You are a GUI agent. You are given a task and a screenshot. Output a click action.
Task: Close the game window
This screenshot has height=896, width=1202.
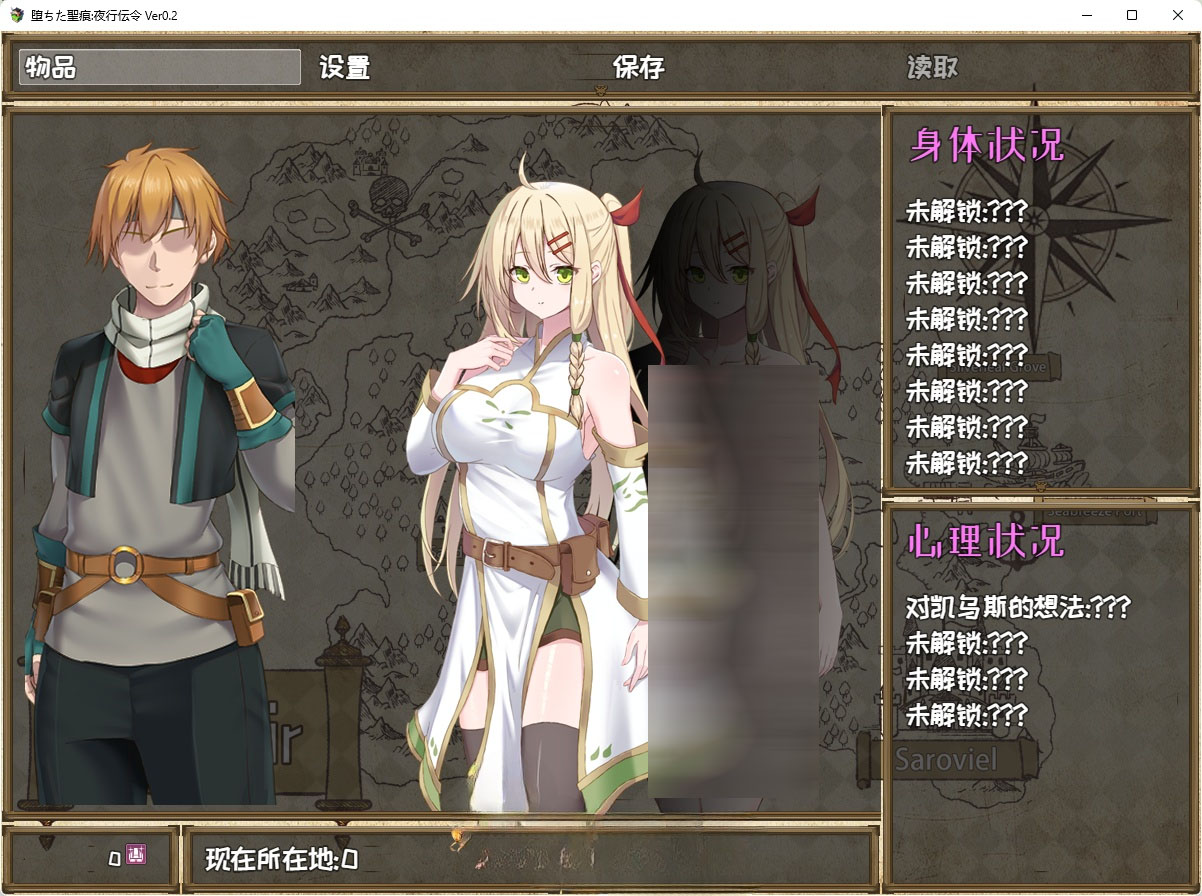(x=1178, y=15)
